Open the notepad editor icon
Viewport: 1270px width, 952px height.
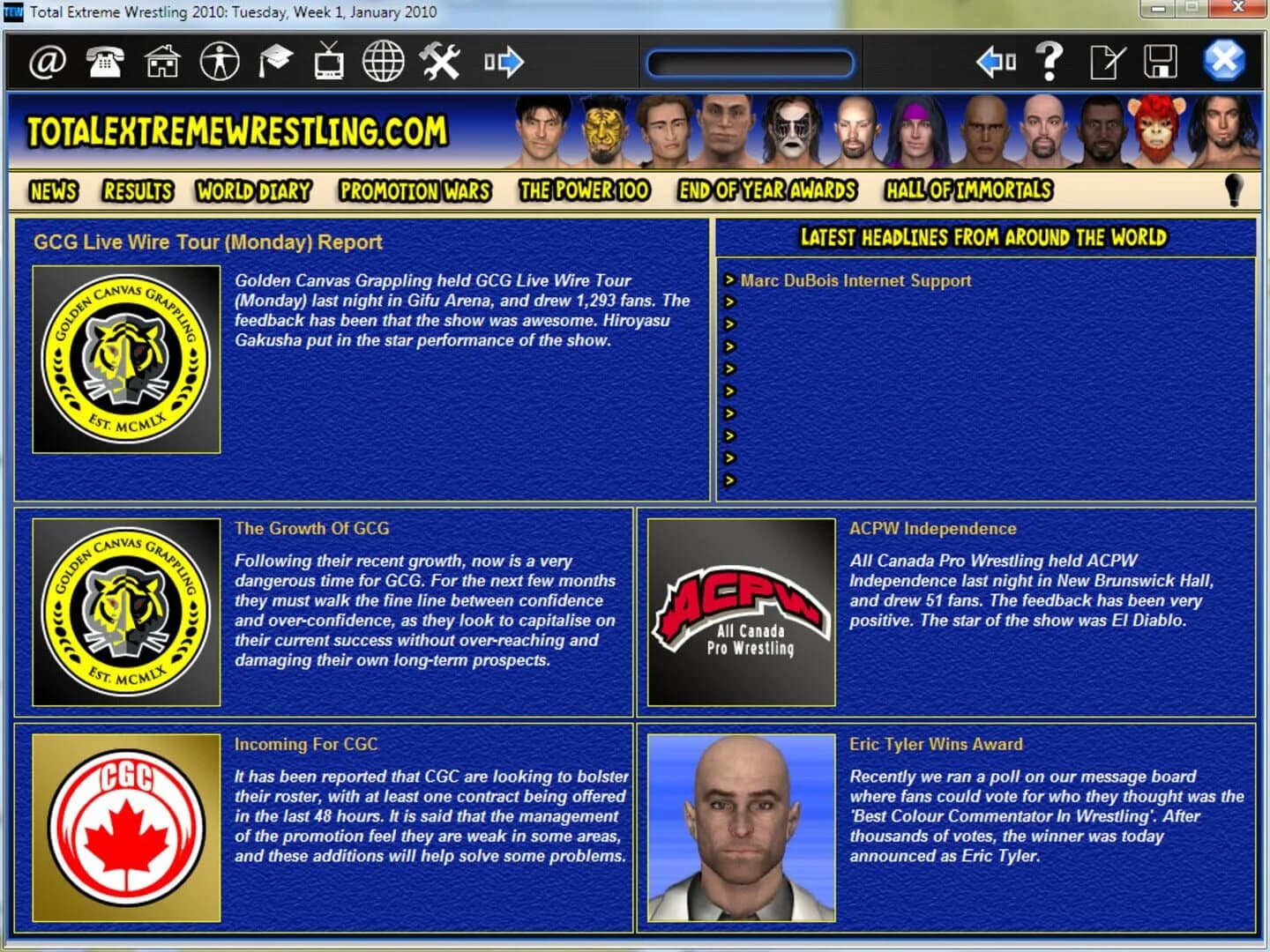pyautogui.click(x=1107, y=62)
